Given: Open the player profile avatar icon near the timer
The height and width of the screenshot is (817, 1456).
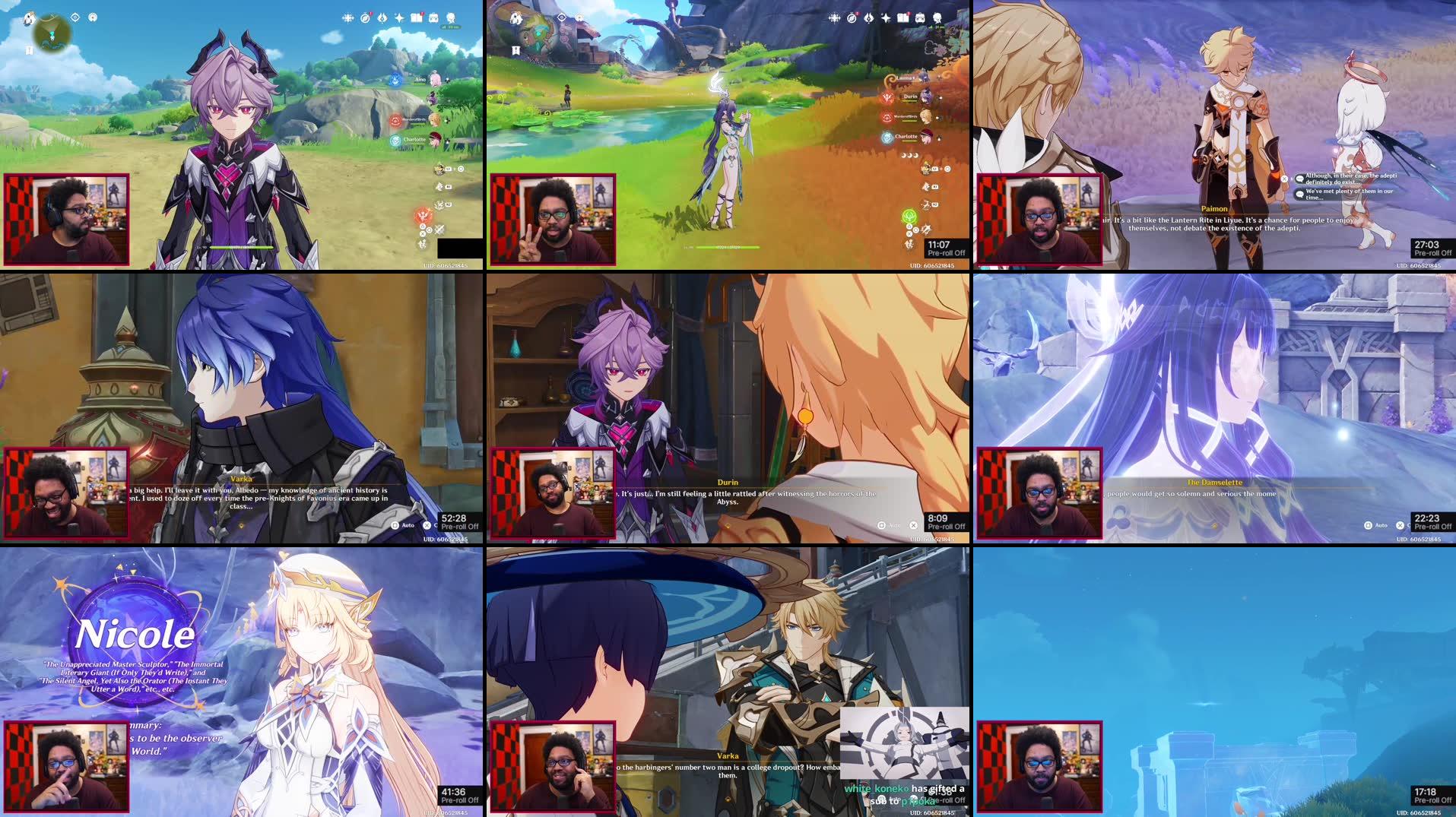Looking at the screenshot, I should [x=937, y=18].
